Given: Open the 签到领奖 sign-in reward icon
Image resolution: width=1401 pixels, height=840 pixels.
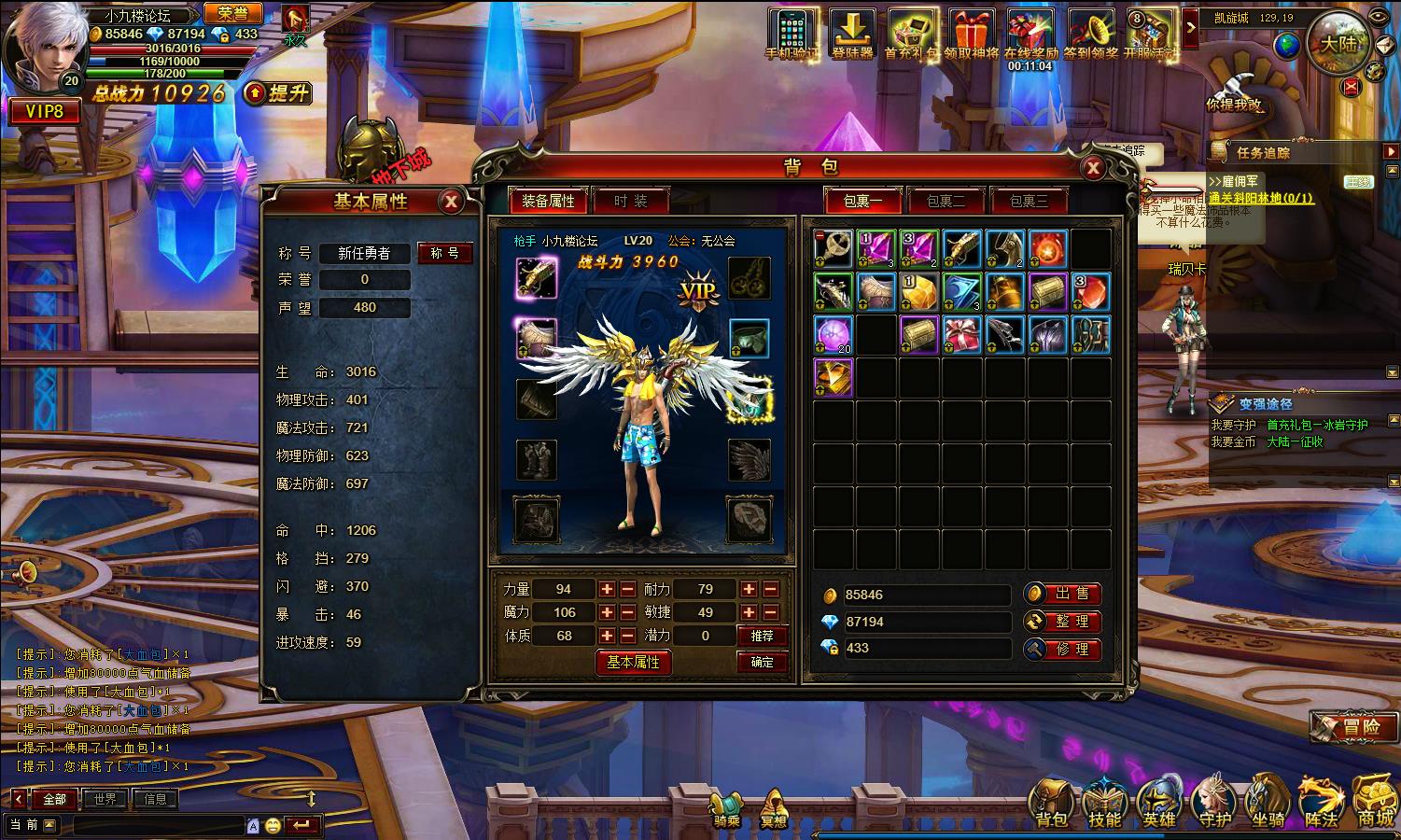Looking at the screenshot, I should coord(1090,35).
